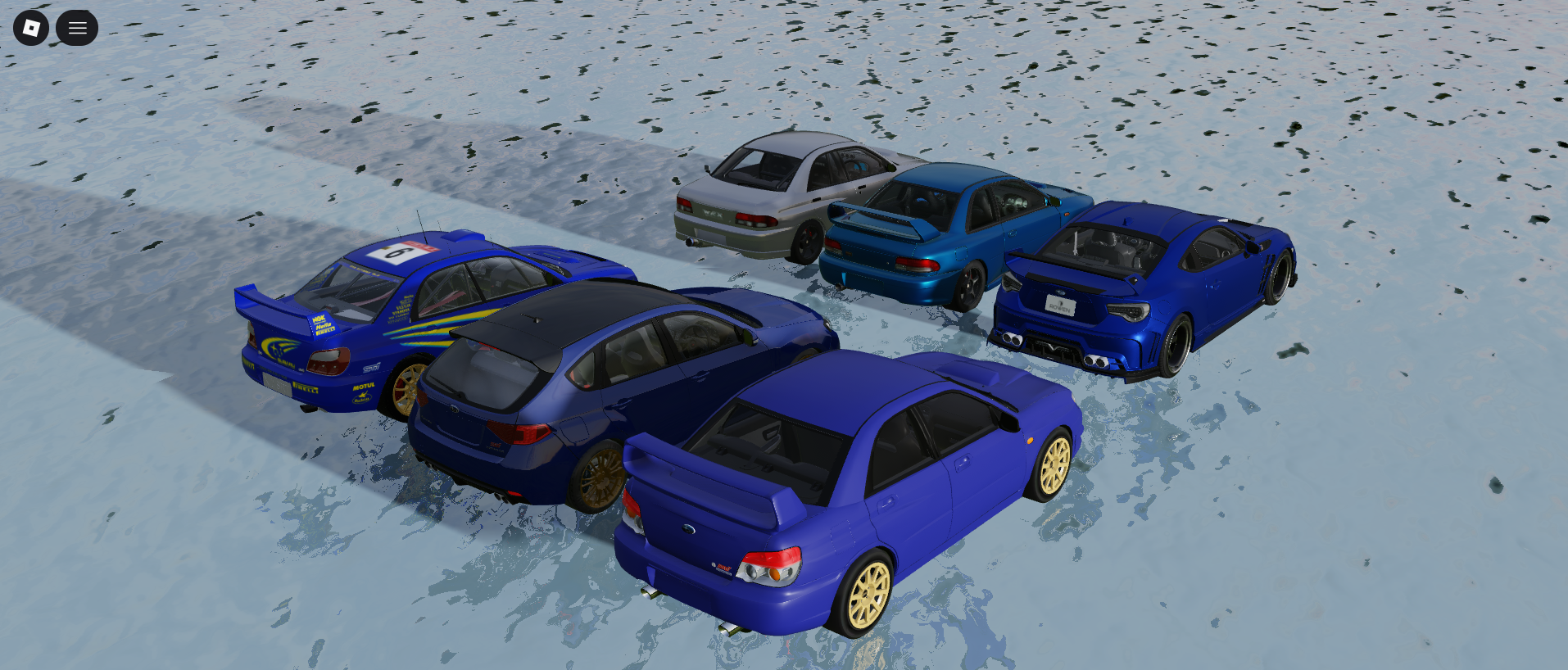Open the Roblox logo menu
Viewport: 1568px width, 670px height.
(x=31, y=28)
